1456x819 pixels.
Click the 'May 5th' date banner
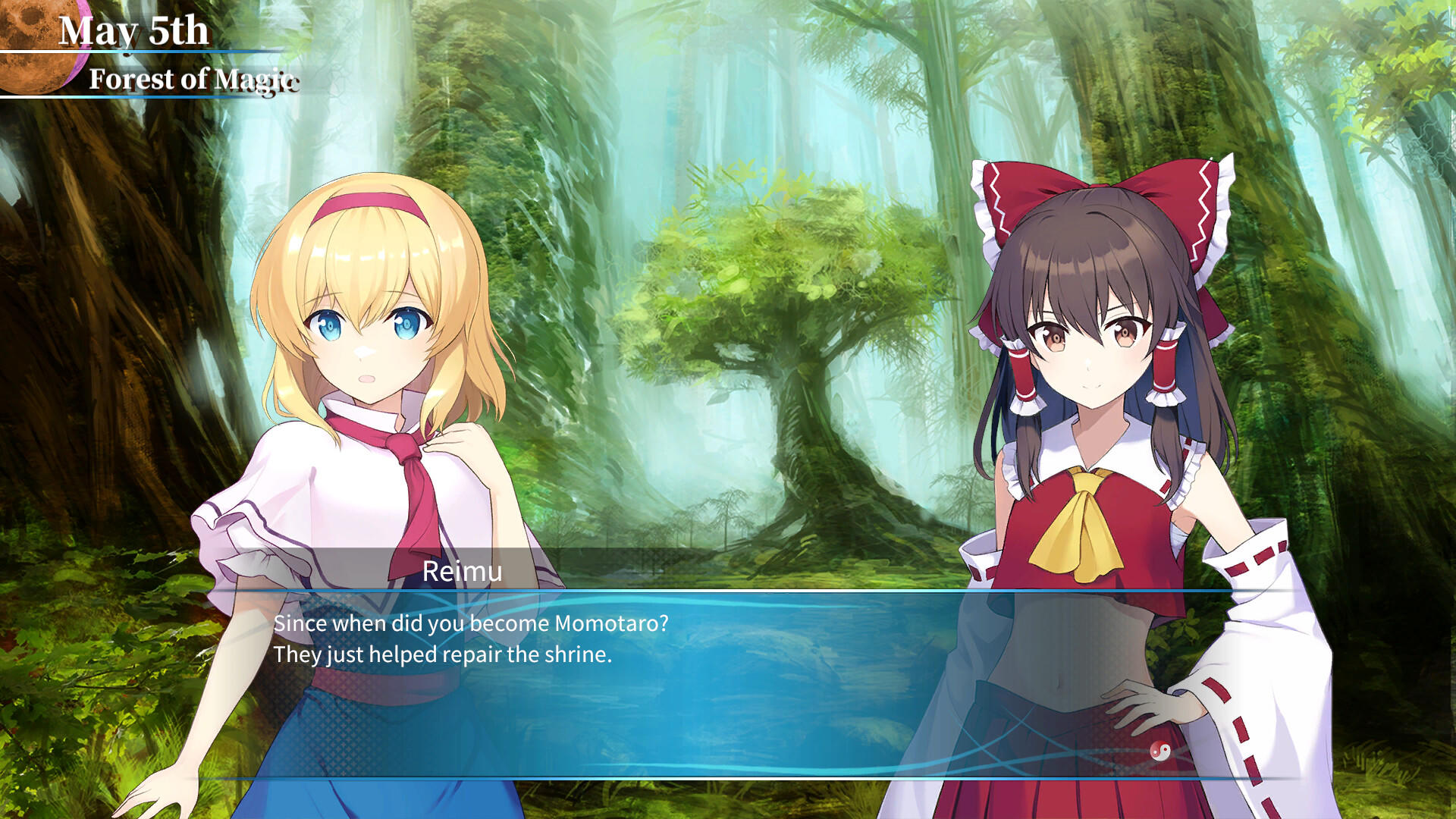tap(135, 29)
